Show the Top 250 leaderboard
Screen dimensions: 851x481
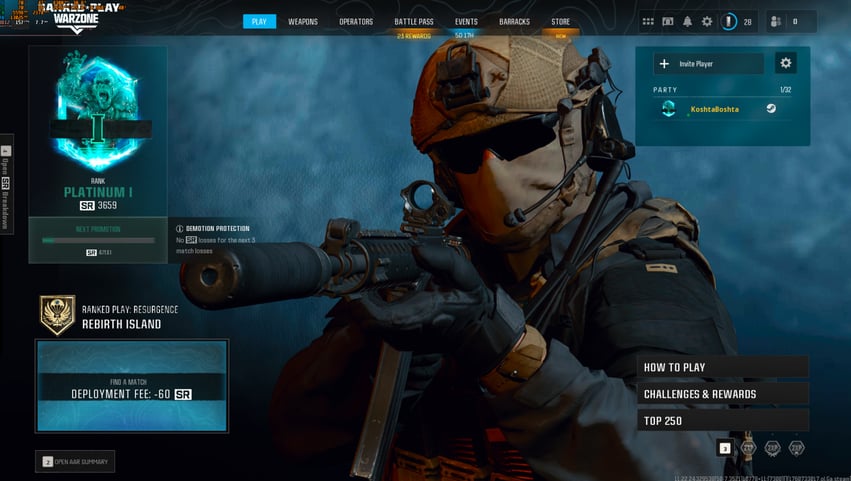(x=722, y=421)
